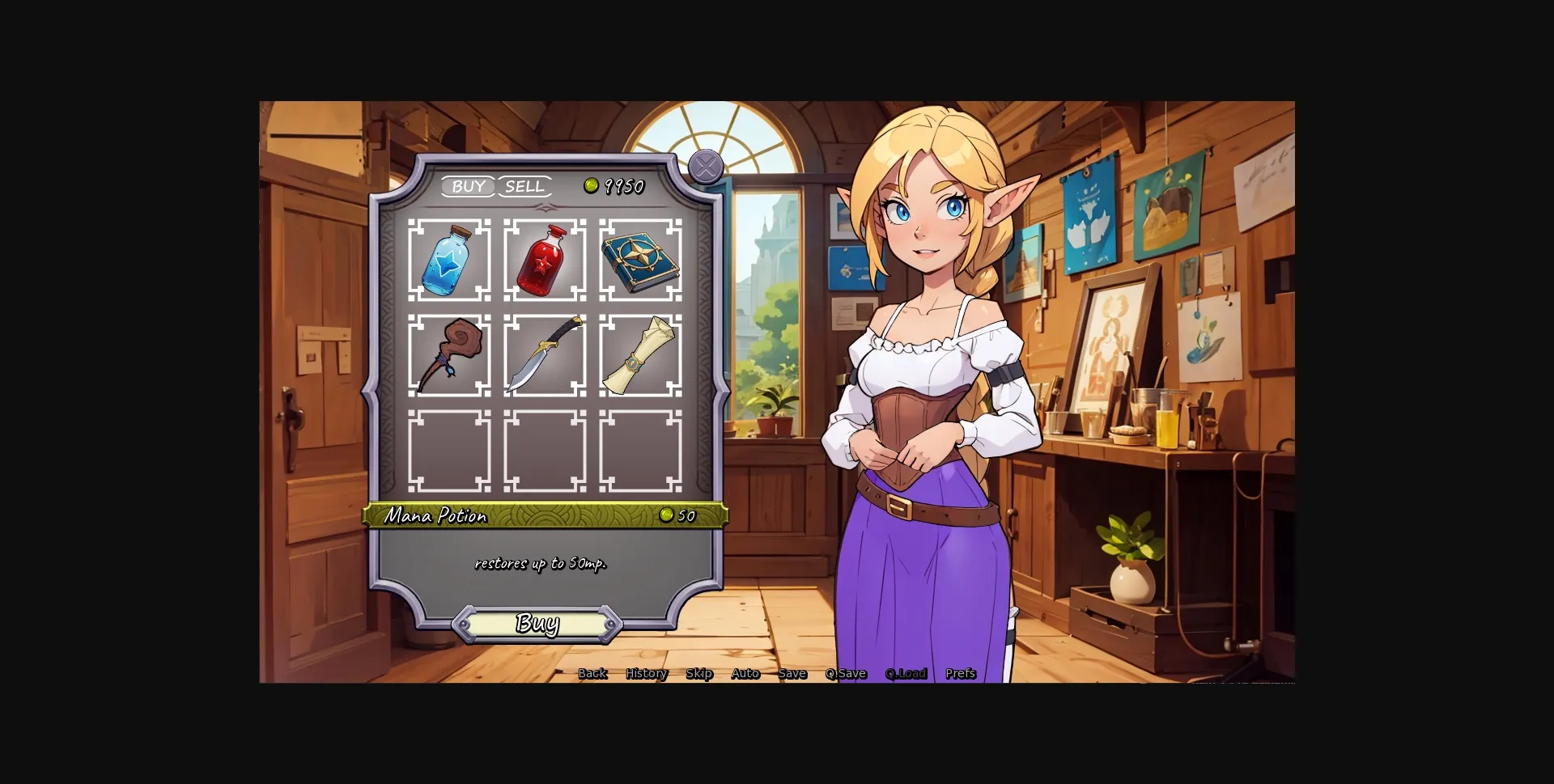Enable Auto-forward mode
1554x784 pixels.
click(745, 672)
